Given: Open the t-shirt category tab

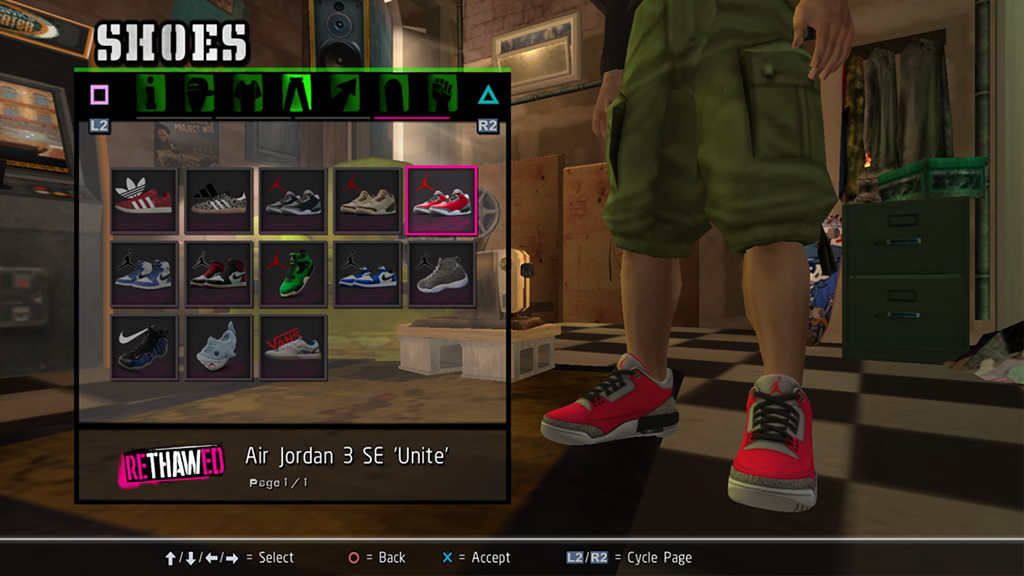Looking at the screenshot, I should (247, 95).
